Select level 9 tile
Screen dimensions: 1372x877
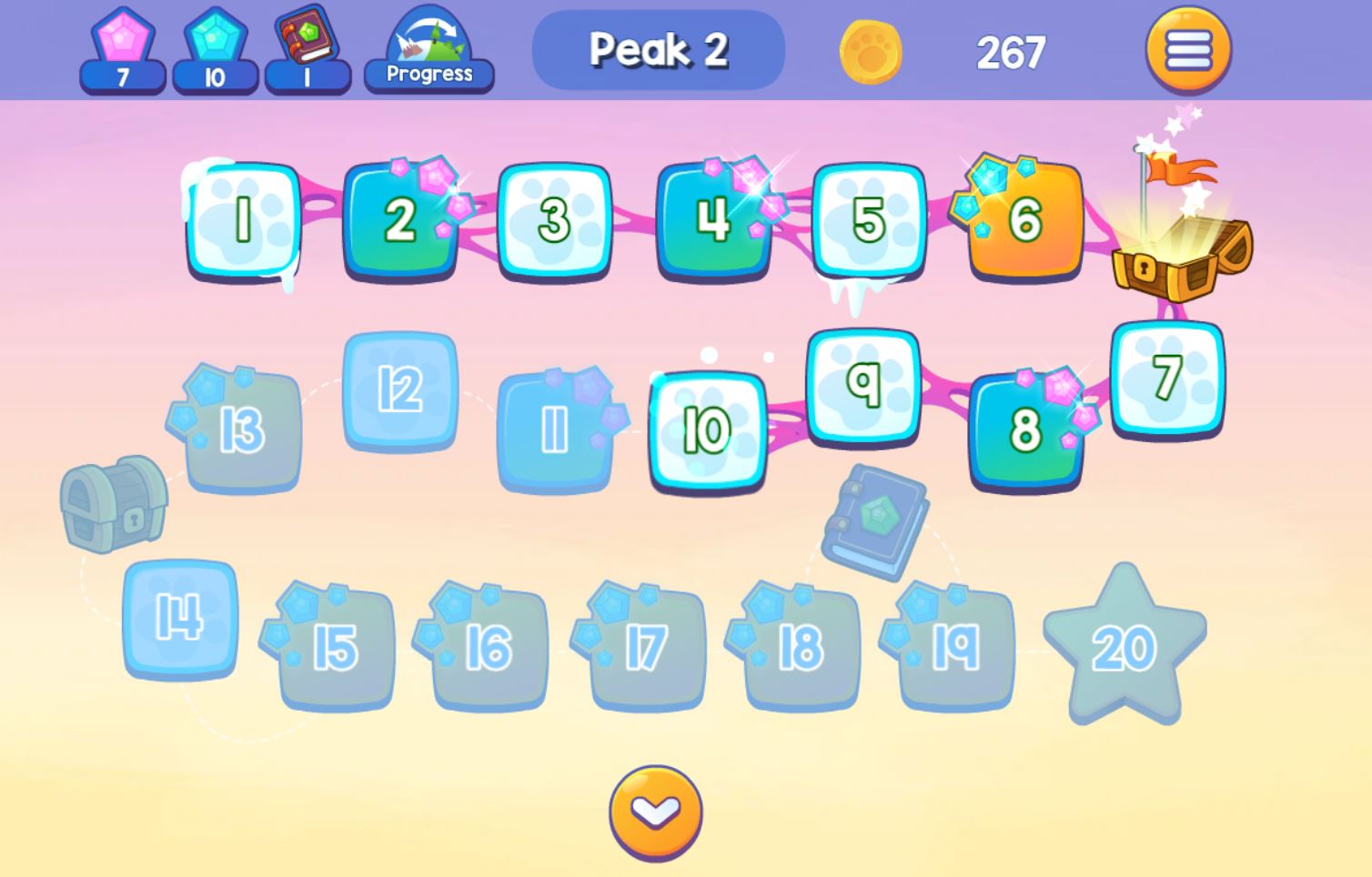[863, 385]
